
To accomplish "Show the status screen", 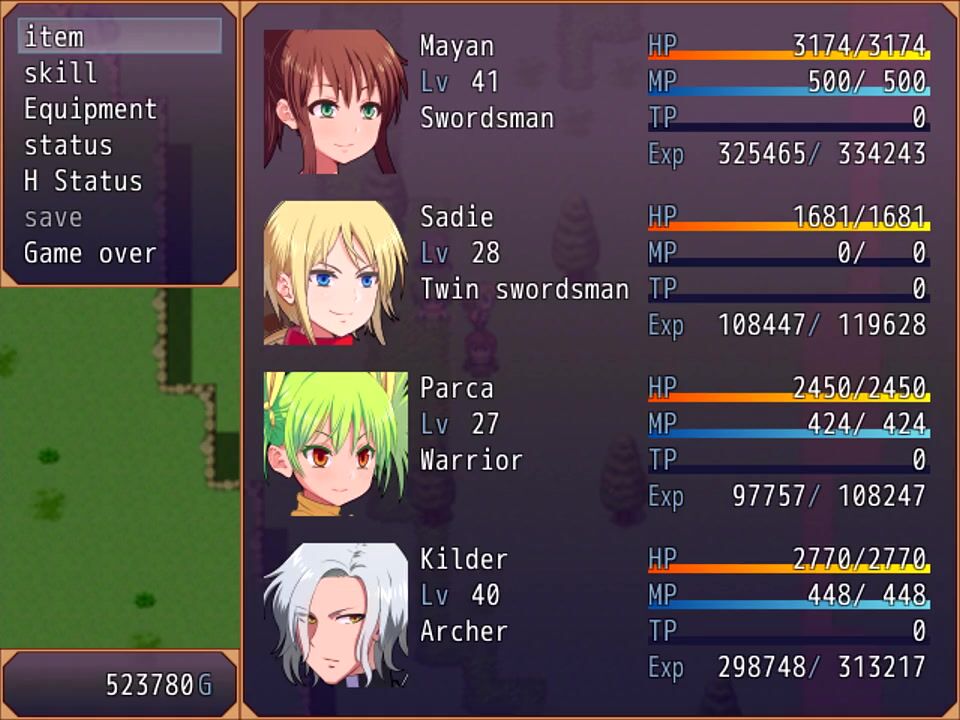I will pyautogui.click(x=68, y=145).
